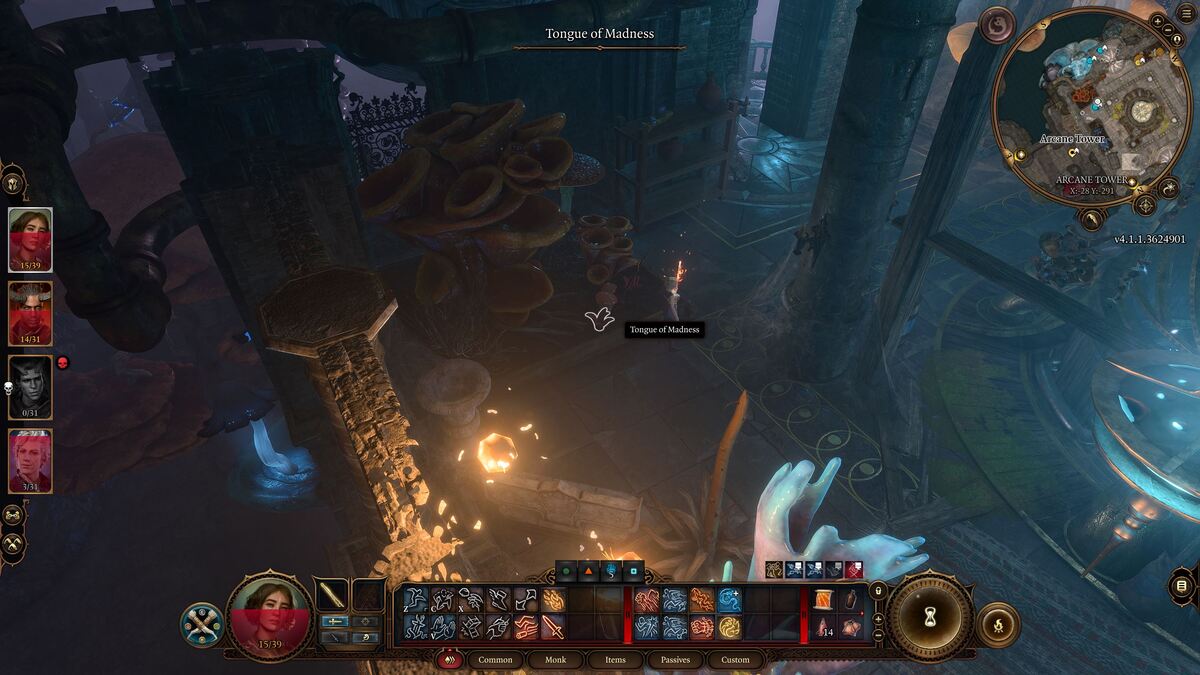Toggle the crossed-tools button beside the main portrait
1200x675 pixels.
tap(201, 624)
